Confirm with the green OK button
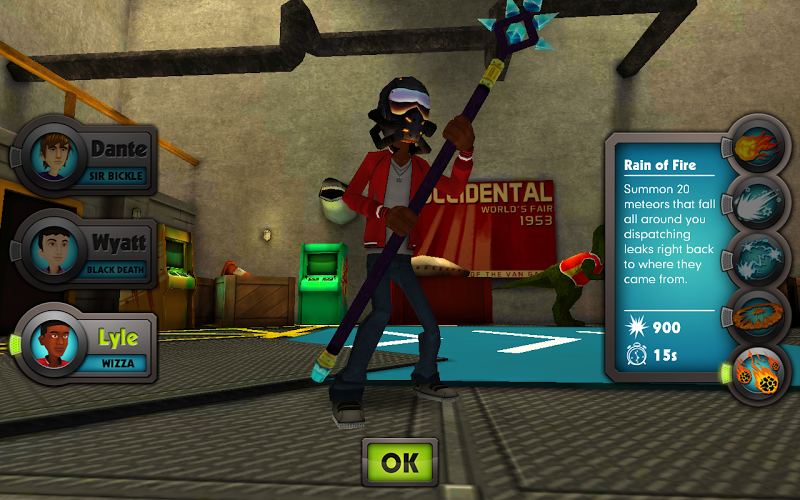Image resolution: width=800 pixels, height=500 pixels. 400,463
